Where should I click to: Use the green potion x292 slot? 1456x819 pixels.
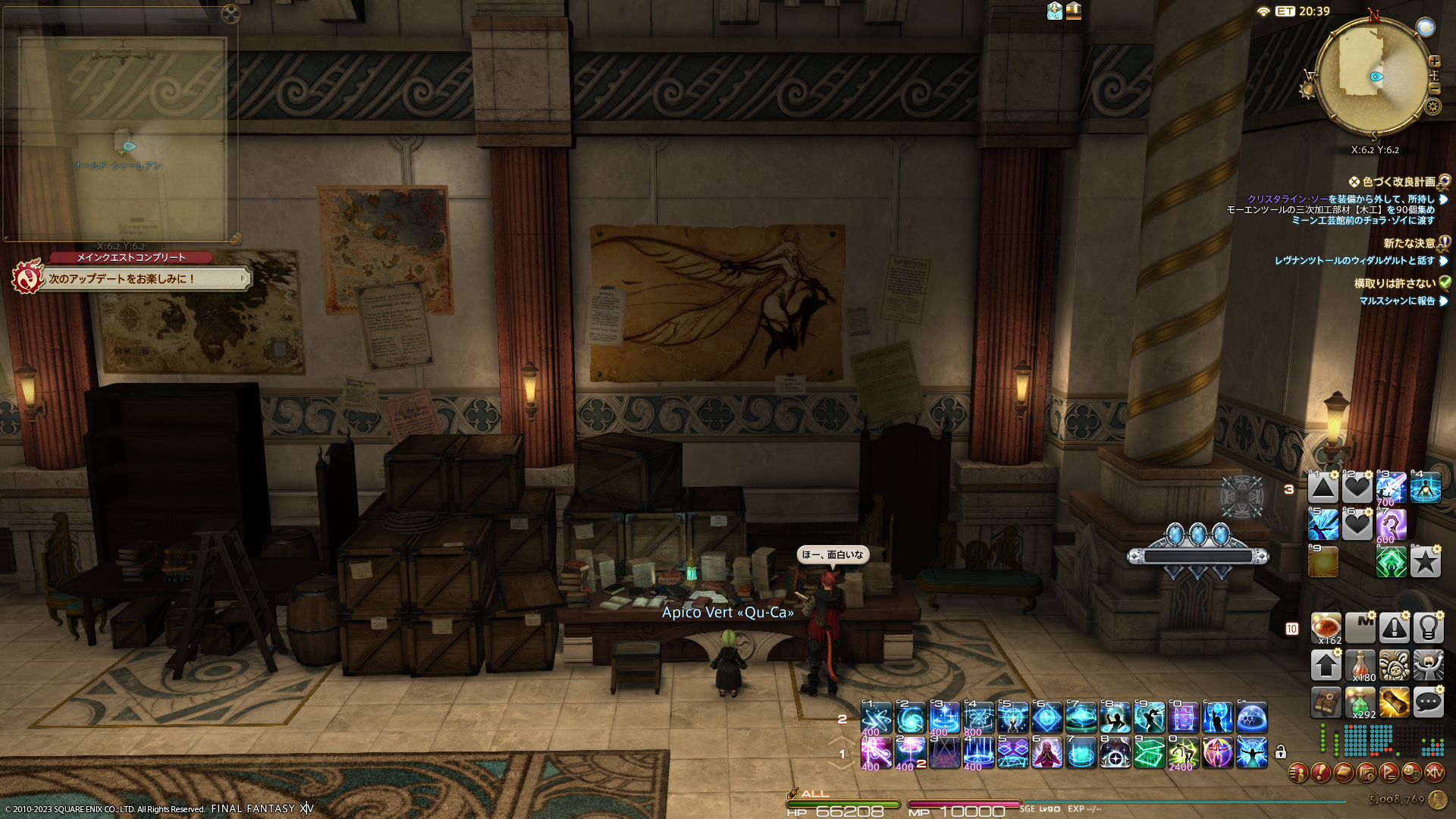pos(1360,703)
